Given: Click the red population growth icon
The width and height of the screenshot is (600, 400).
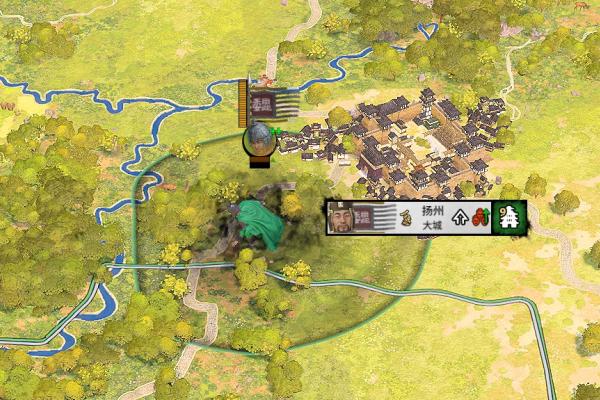Looking at the screenshot, I should [x=478, y=217].
